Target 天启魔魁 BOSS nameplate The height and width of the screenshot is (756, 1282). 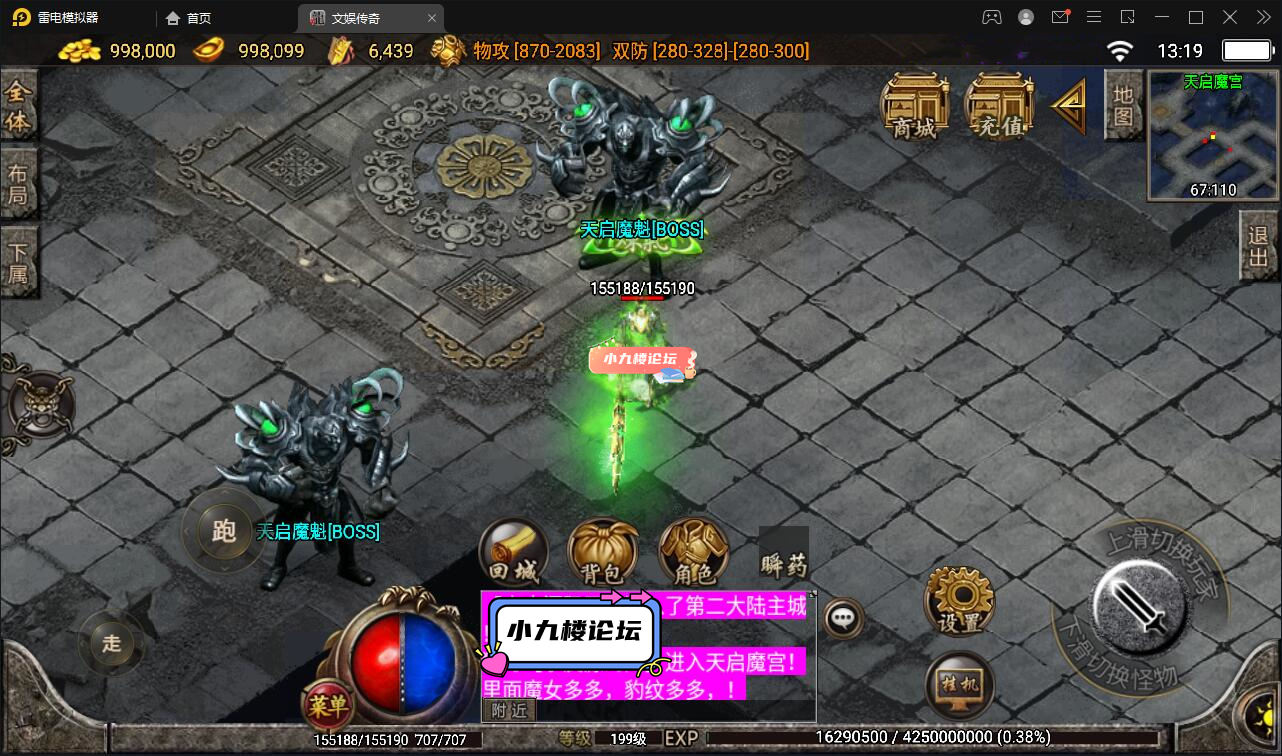coord(643,229)
